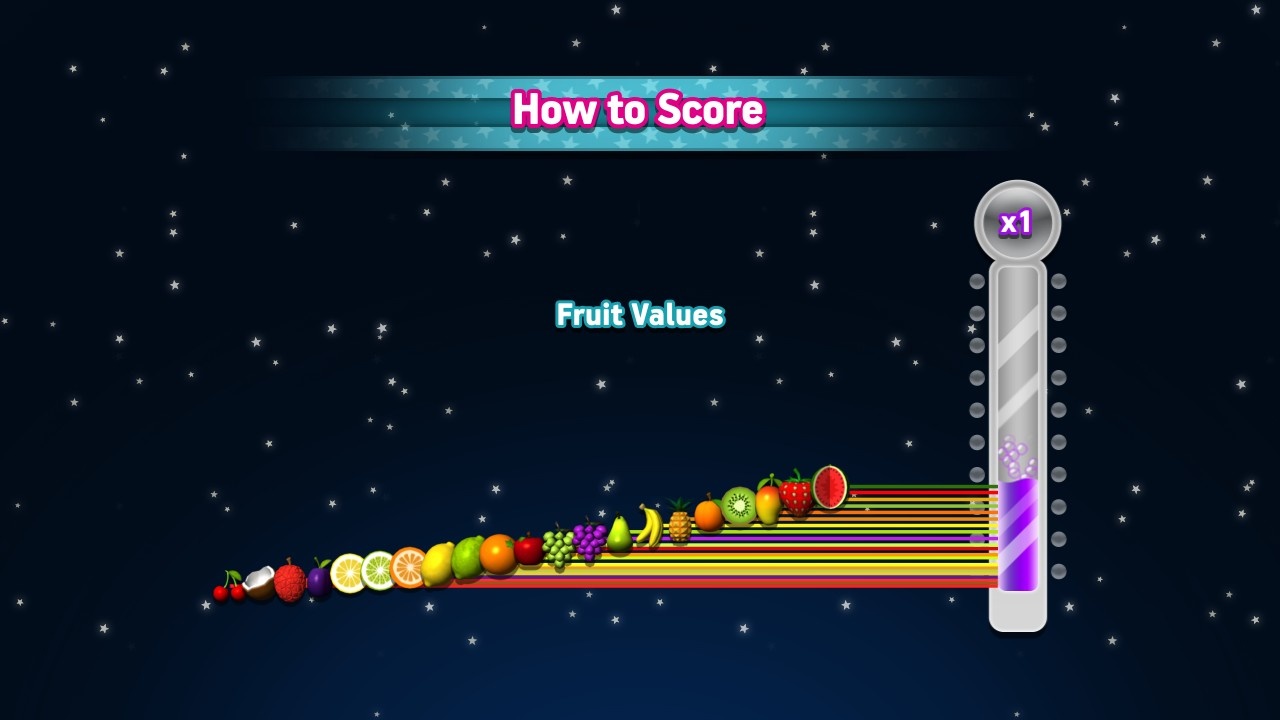Open the How to Score title banner
Viewport: 1280px width, 720px height.
638,110
